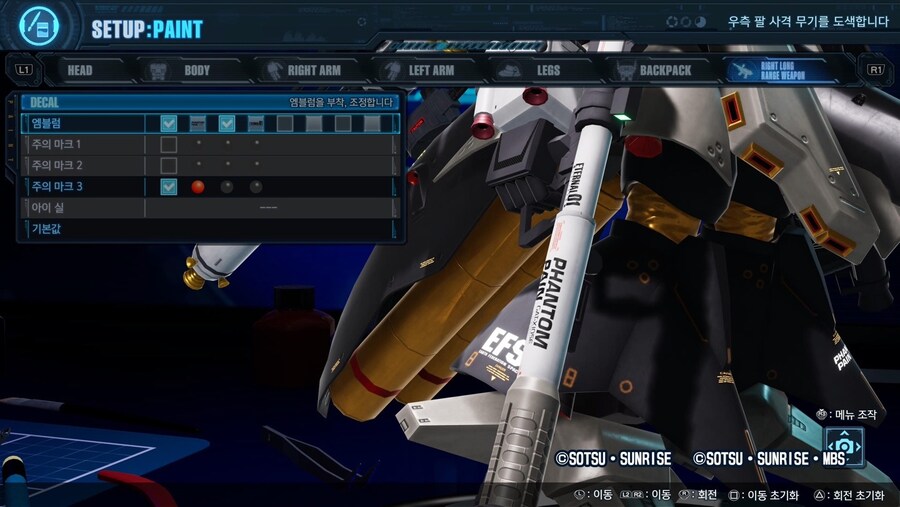Click the paint setup icon in header
This screenshot has height=507, width=900.
point(39,27)
